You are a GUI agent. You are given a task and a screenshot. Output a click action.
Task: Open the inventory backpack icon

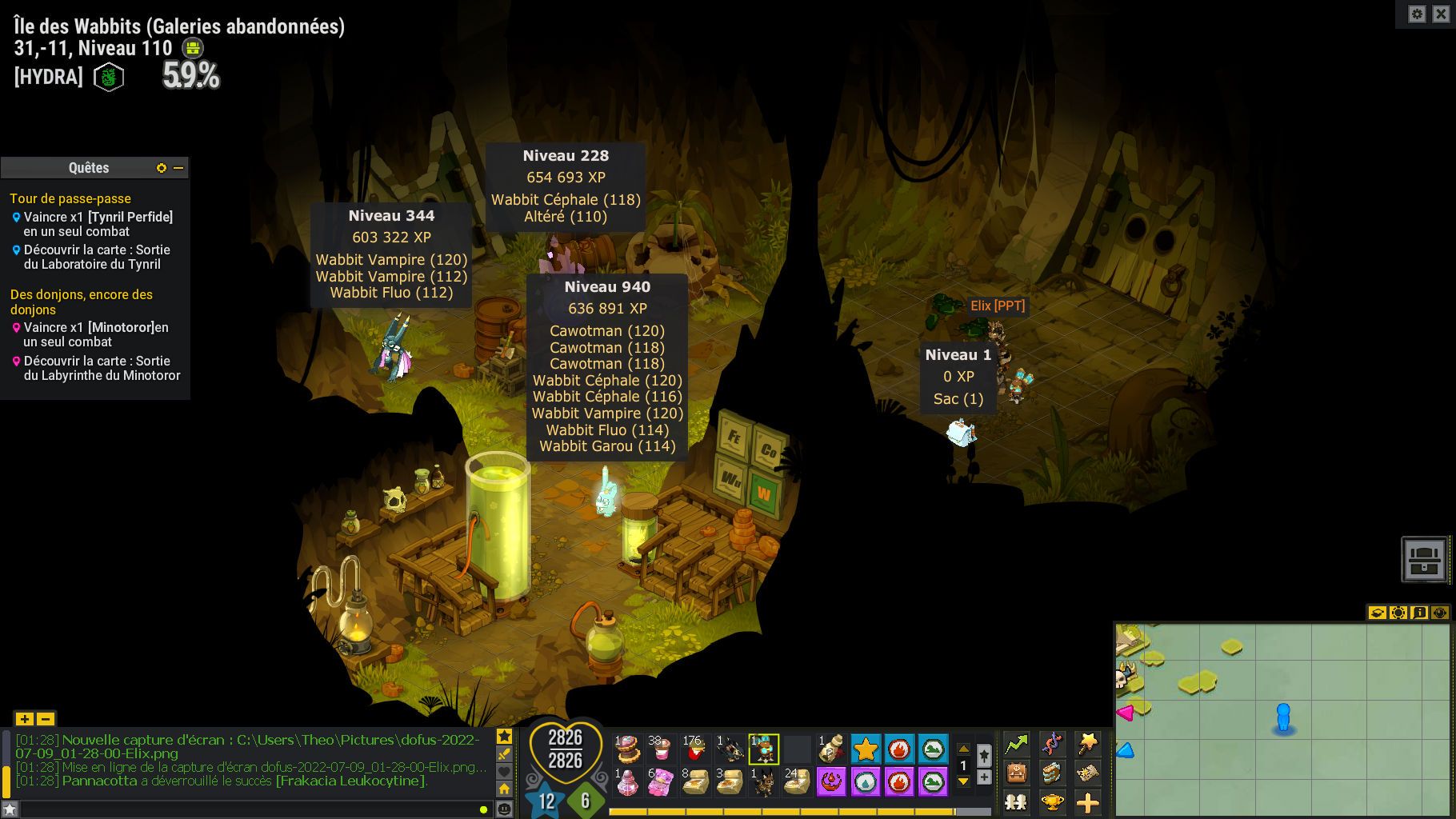[1016, 773]
